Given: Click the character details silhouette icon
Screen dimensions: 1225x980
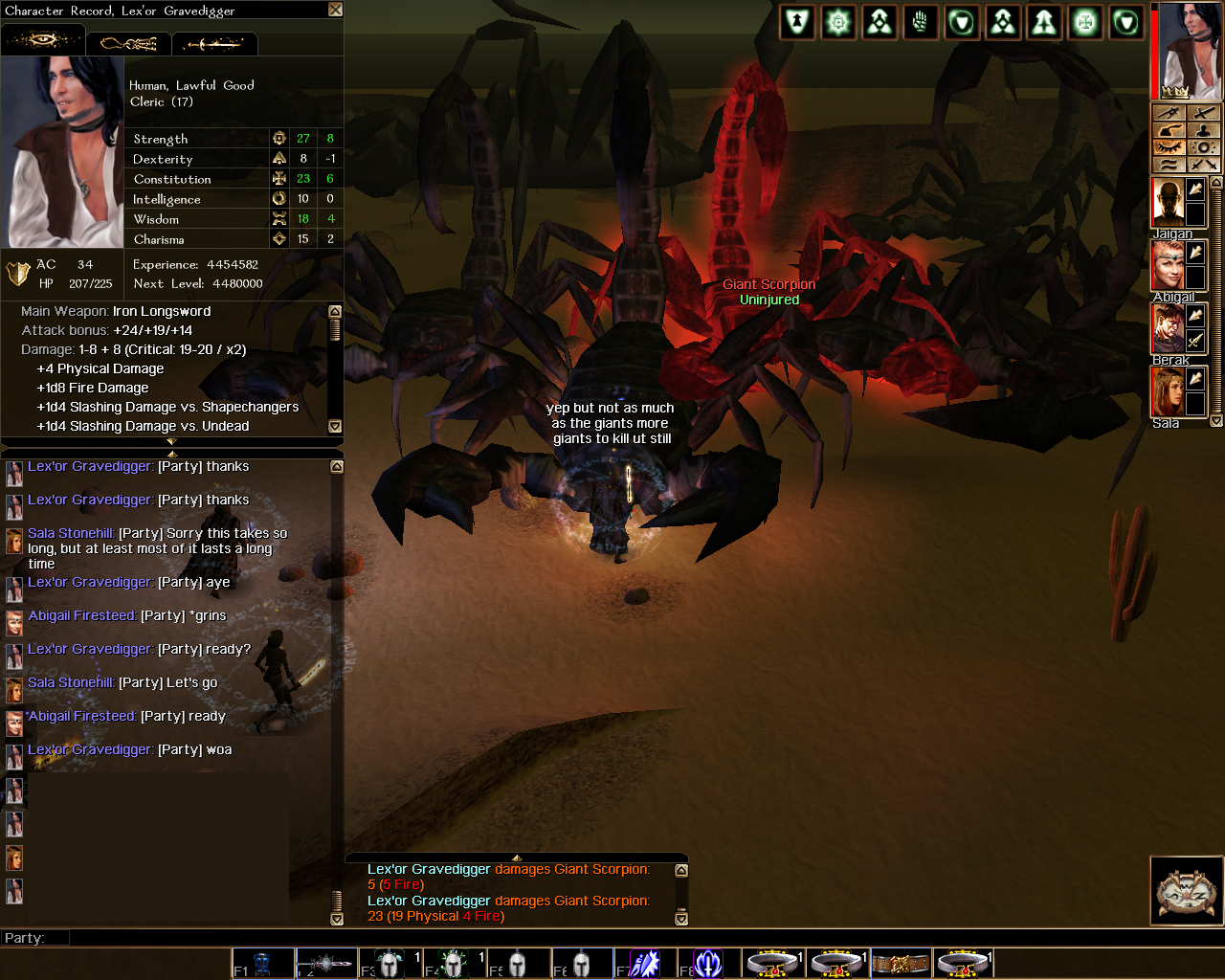Looking at the screenshot, I should point(1204,130).
